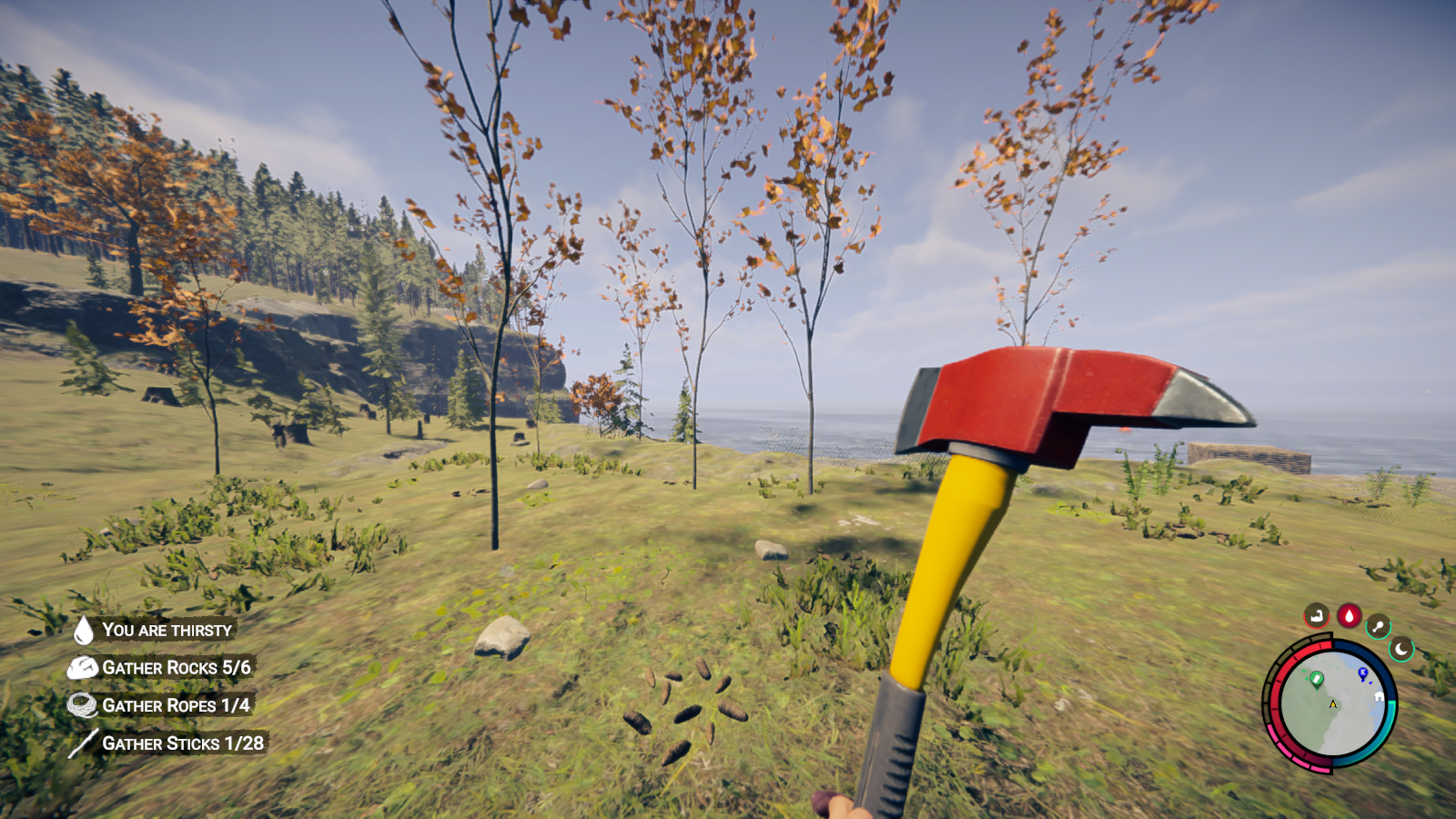
Task: Select the Gather Ropes objective entry
Action: click(175, 705)
